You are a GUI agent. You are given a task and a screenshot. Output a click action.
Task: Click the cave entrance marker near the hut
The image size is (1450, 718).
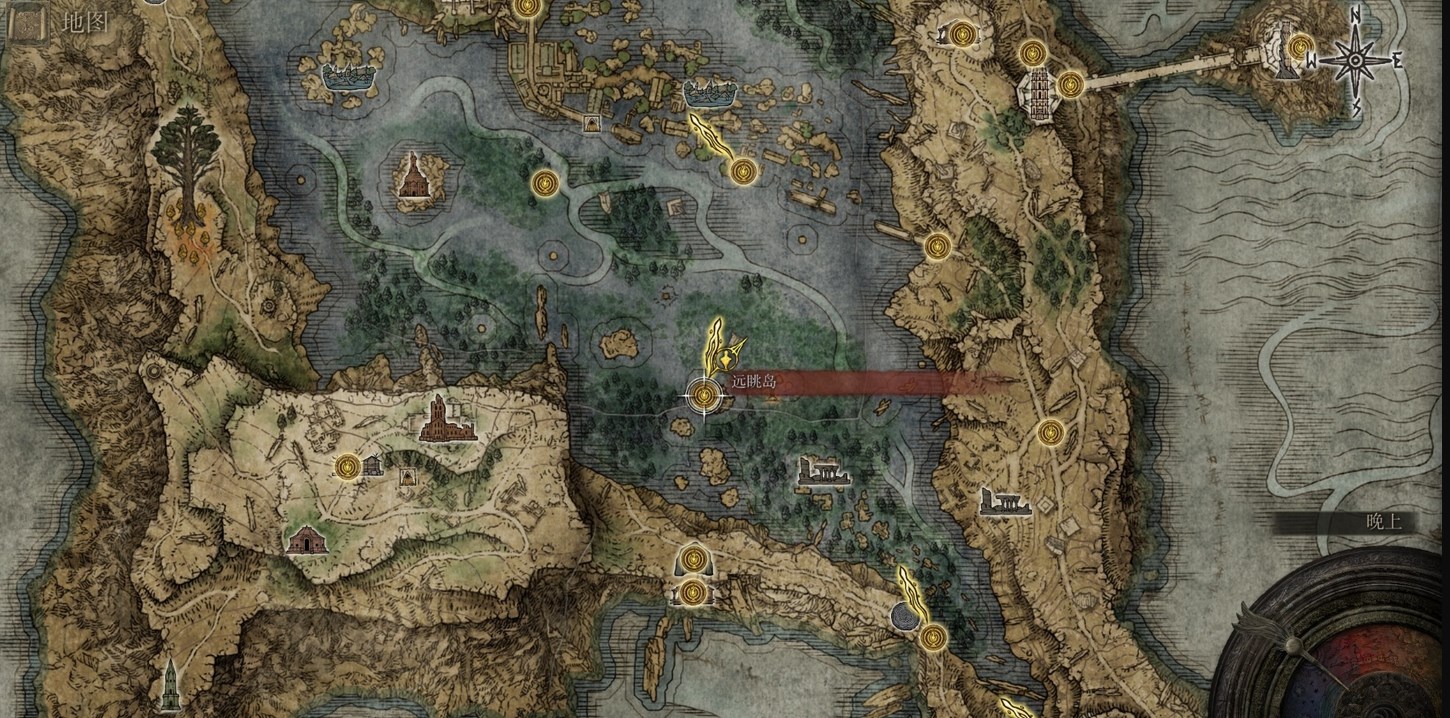tap(407, 477)
